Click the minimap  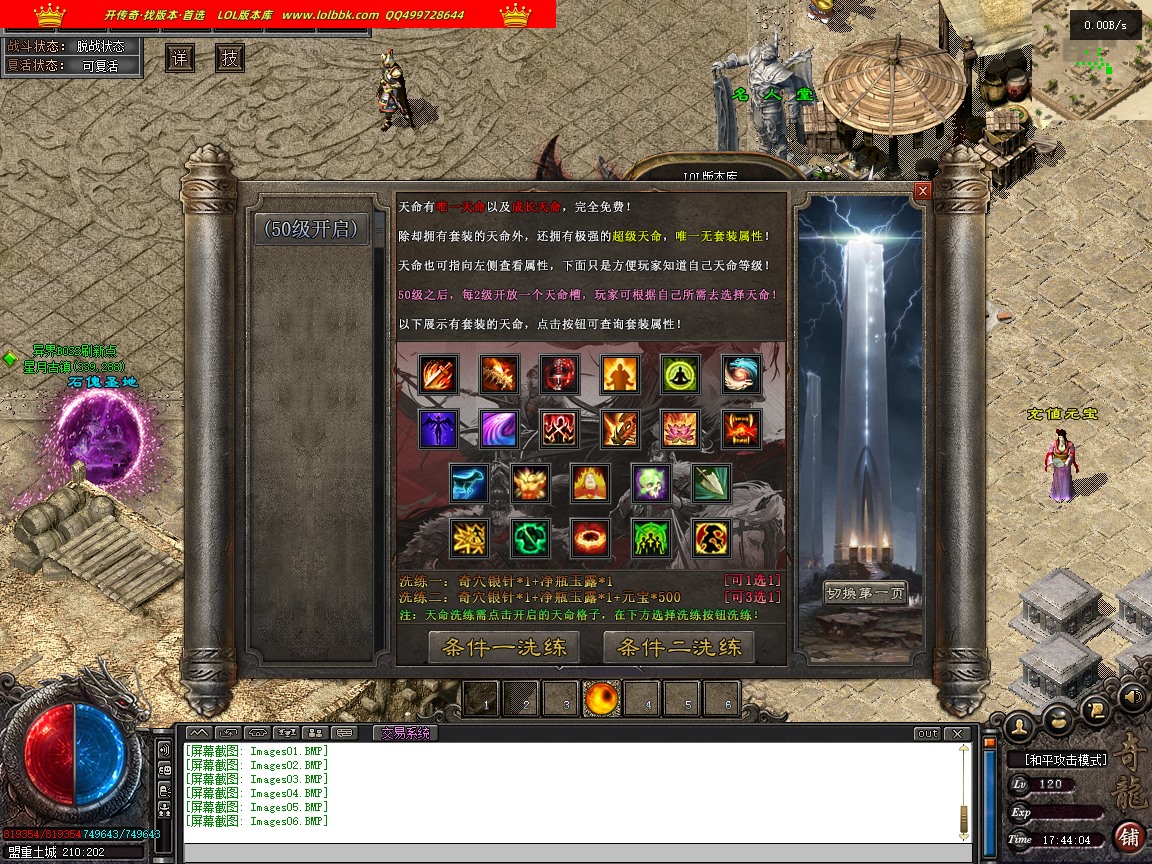click(x=1090, y=60)
